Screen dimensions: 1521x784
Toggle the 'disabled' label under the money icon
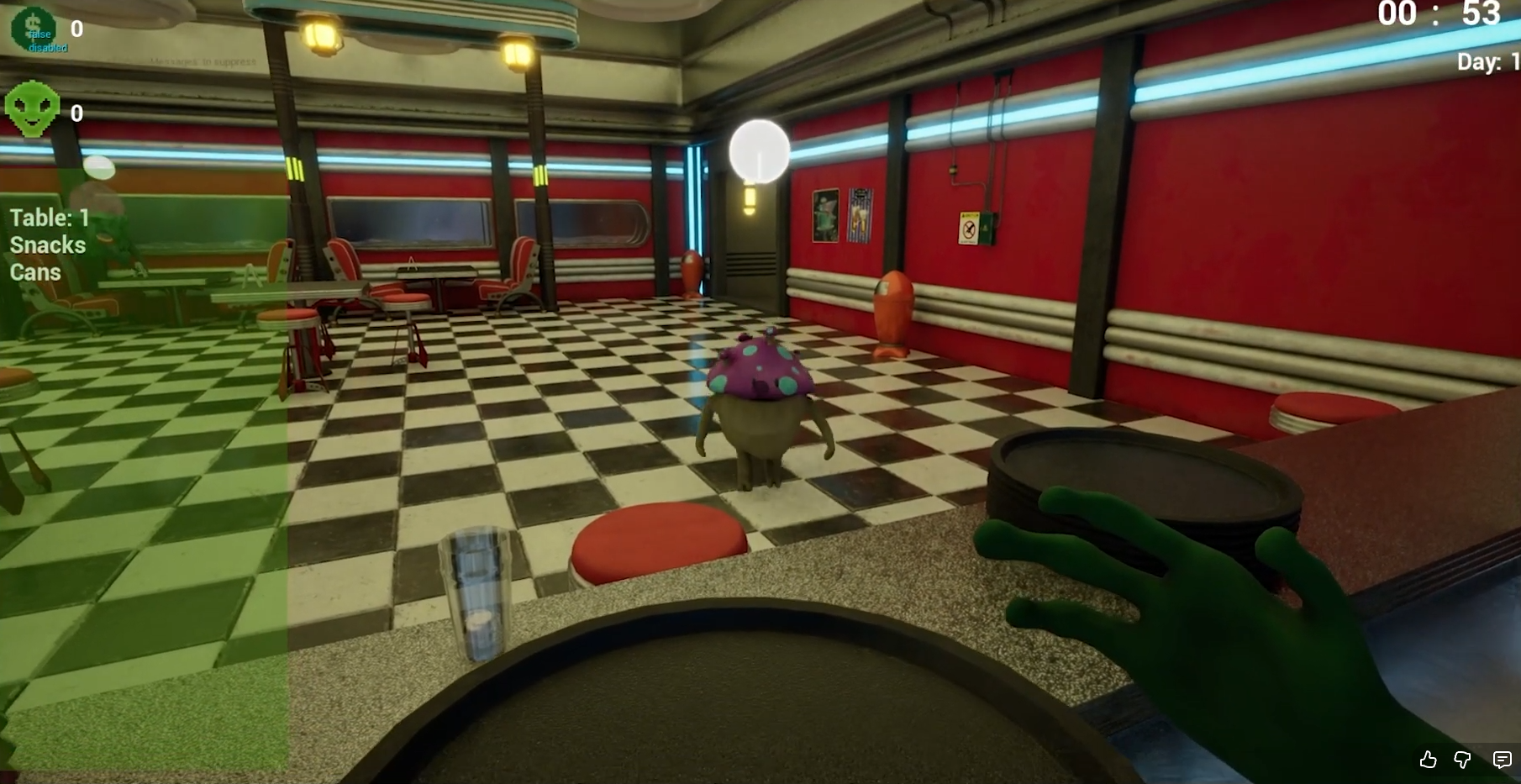tap(48, 48)
